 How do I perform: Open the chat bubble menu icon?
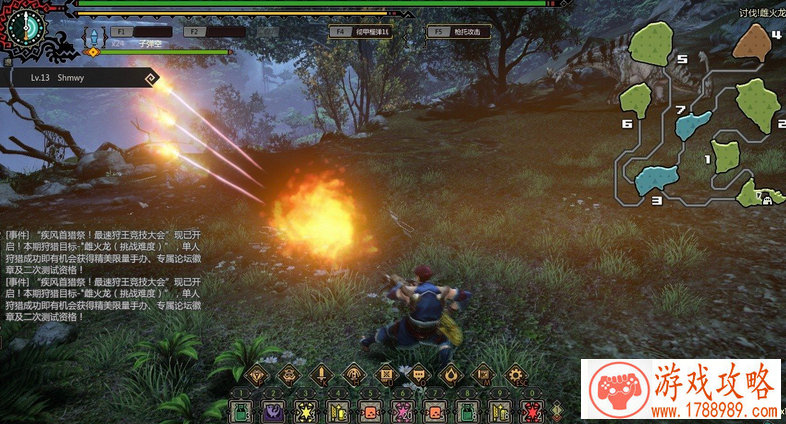pyautogui.click(x=419, y=376)
